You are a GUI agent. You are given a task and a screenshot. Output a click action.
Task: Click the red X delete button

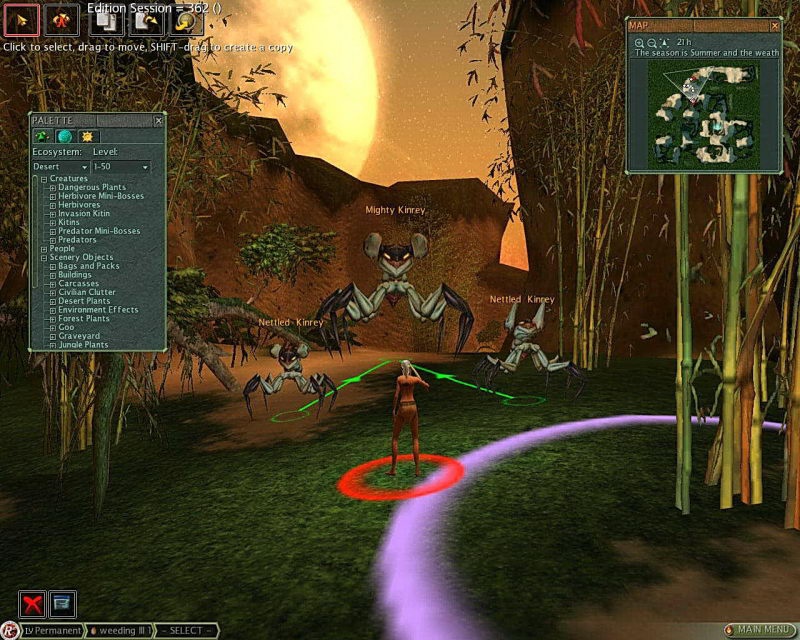(33, 603)
